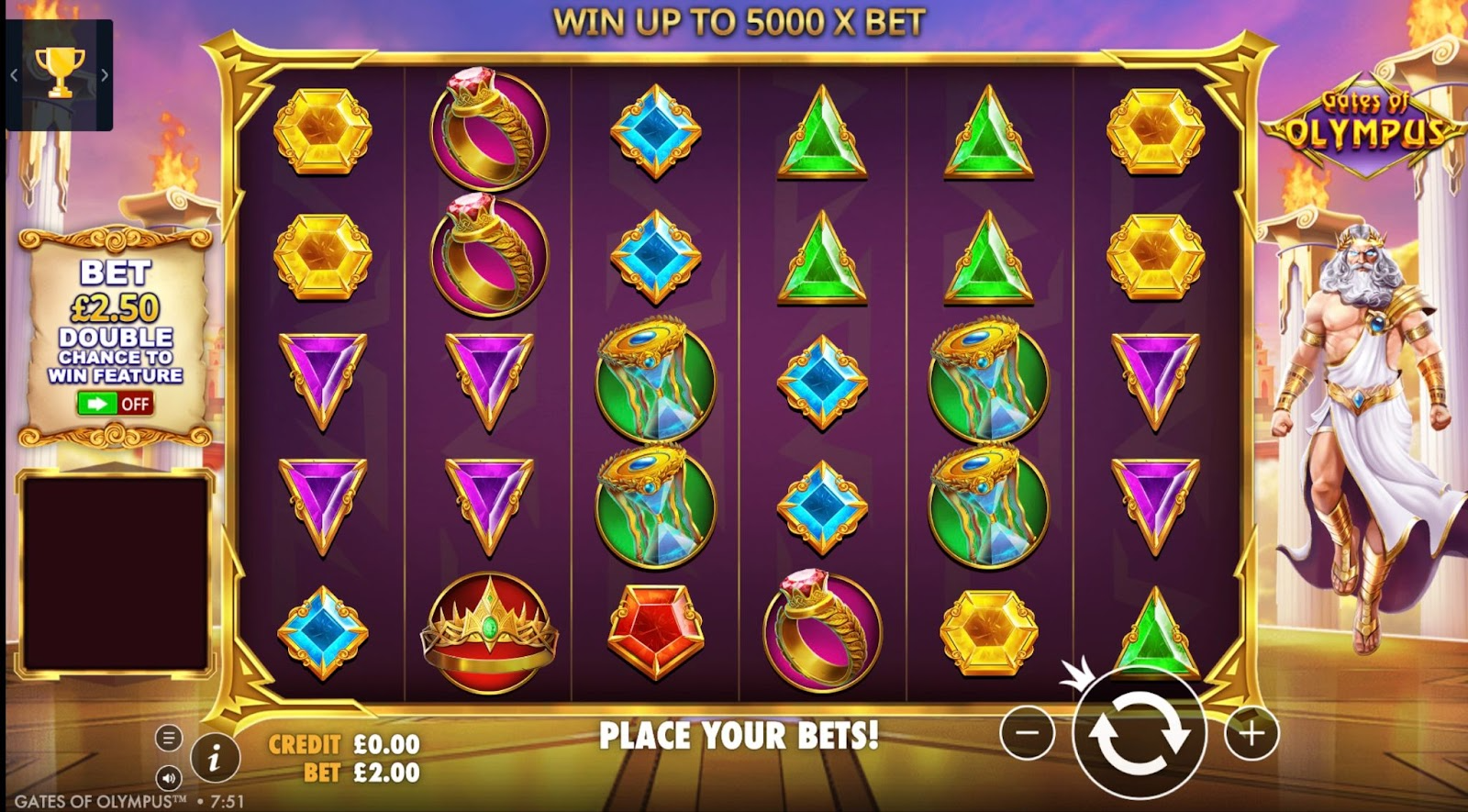Toggle the Double Chance to Win Feature switch

click(x=115, y=403)
